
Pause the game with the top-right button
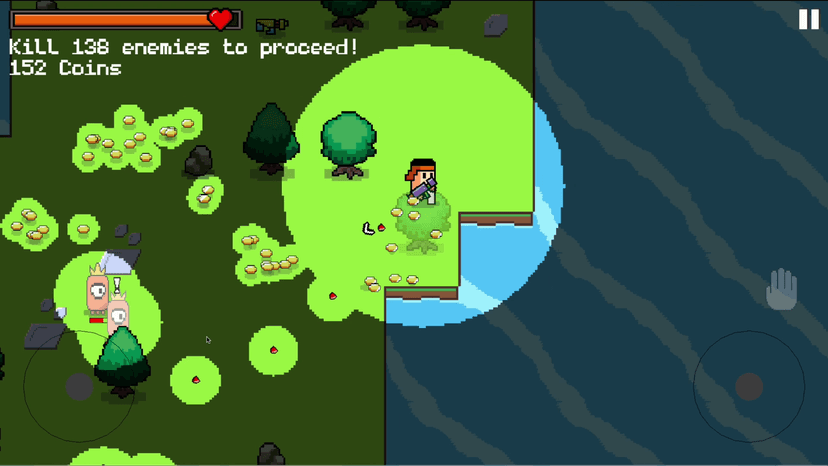[808, 20]
